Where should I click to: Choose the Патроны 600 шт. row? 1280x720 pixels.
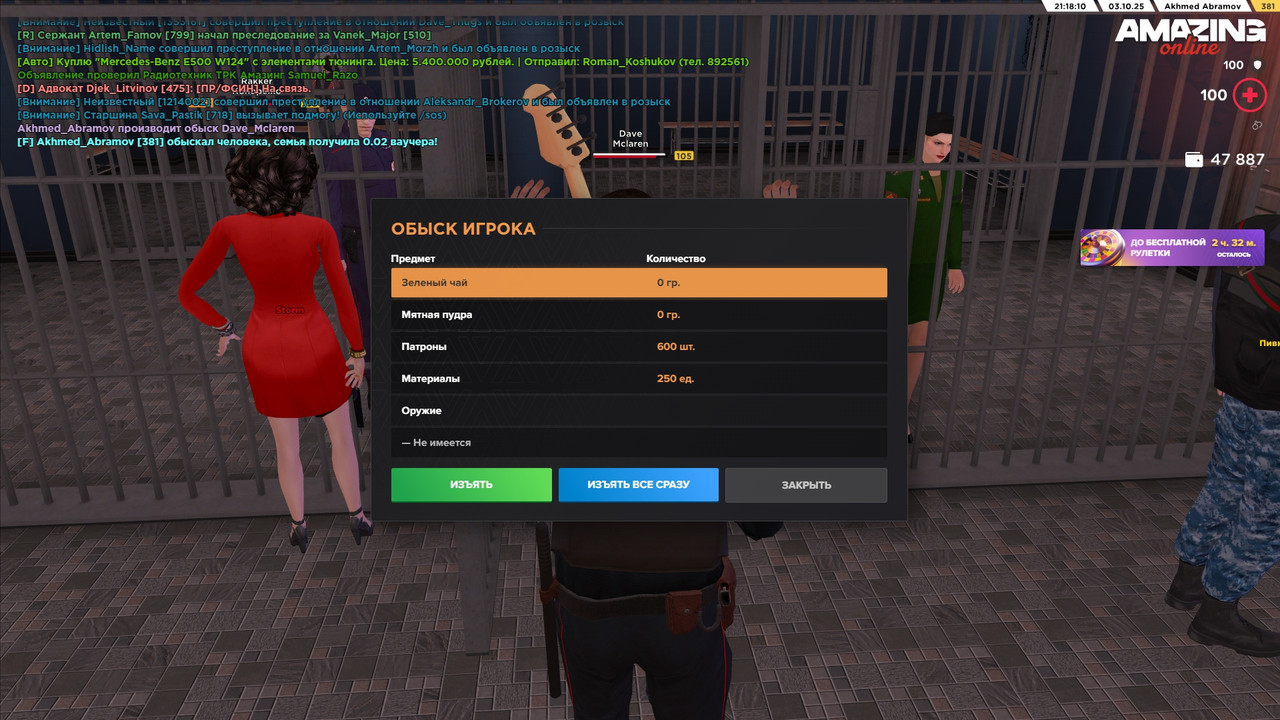coord(638,347)
